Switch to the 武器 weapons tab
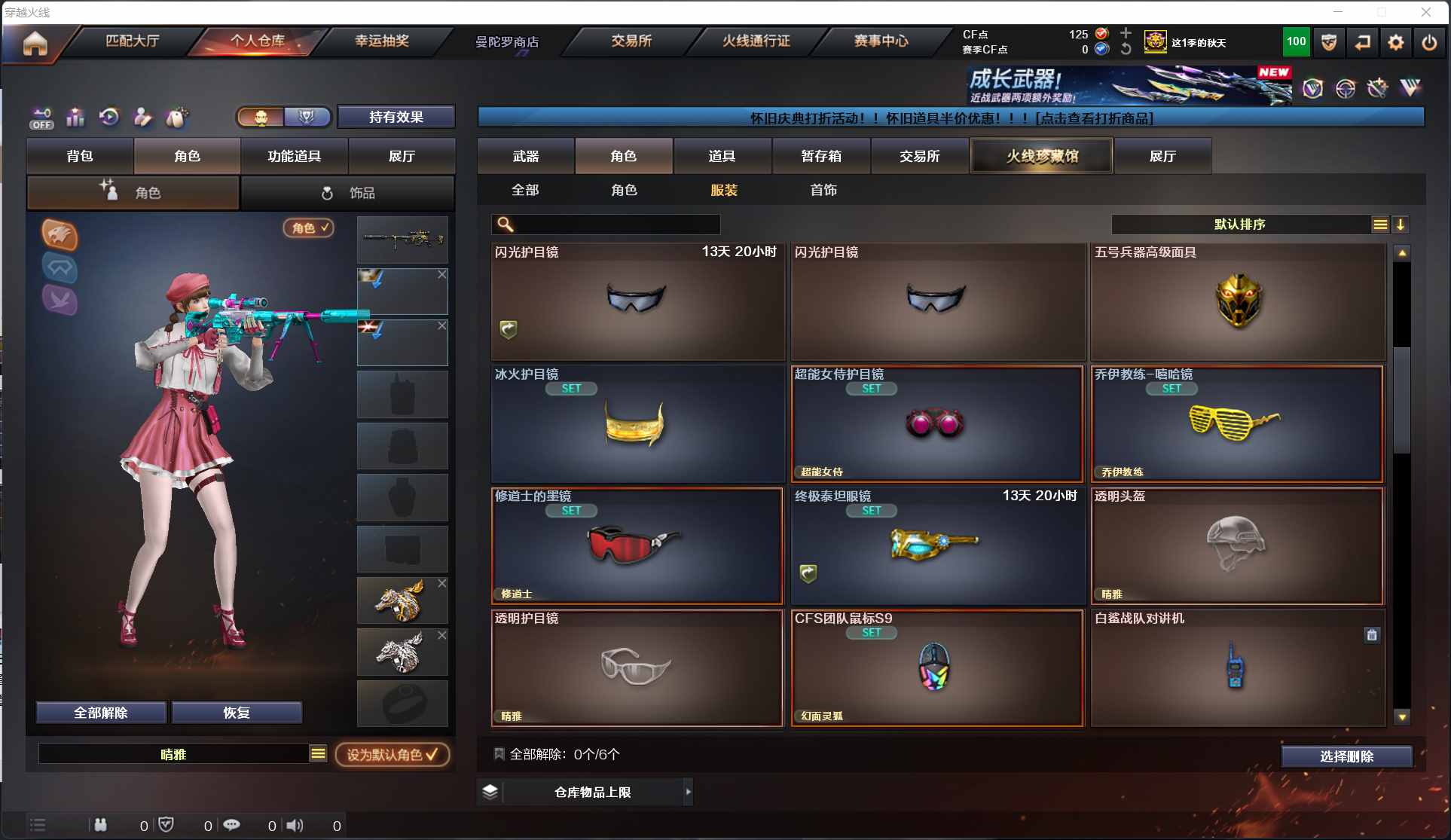Image resolution: width=1451 pixels, height=840 pixels. pyautogui.click(x=526, y=156)
